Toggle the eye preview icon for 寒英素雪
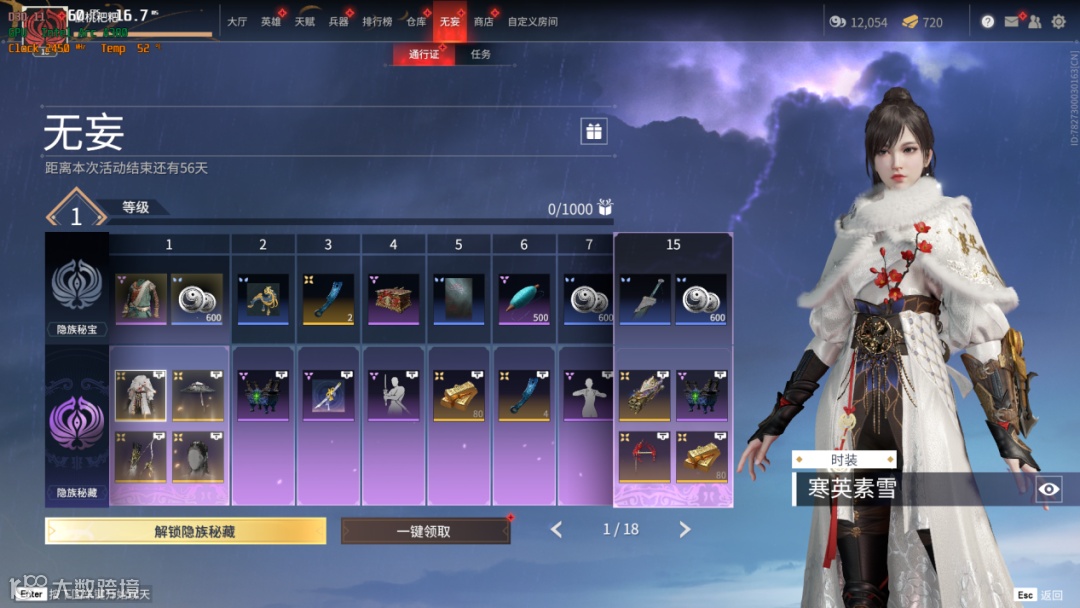The image size is (1080, 608). 1048,489
